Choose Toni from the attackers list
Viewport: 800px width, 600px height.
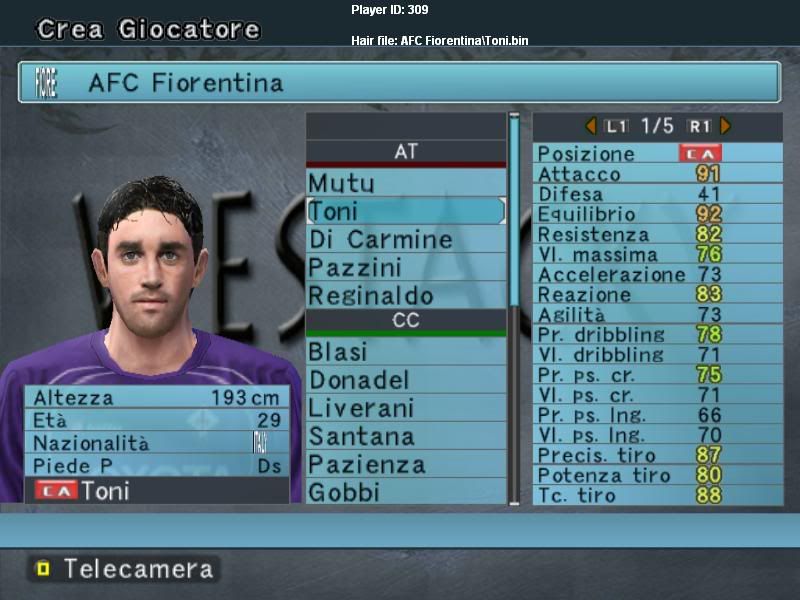[x=405, y=211]
